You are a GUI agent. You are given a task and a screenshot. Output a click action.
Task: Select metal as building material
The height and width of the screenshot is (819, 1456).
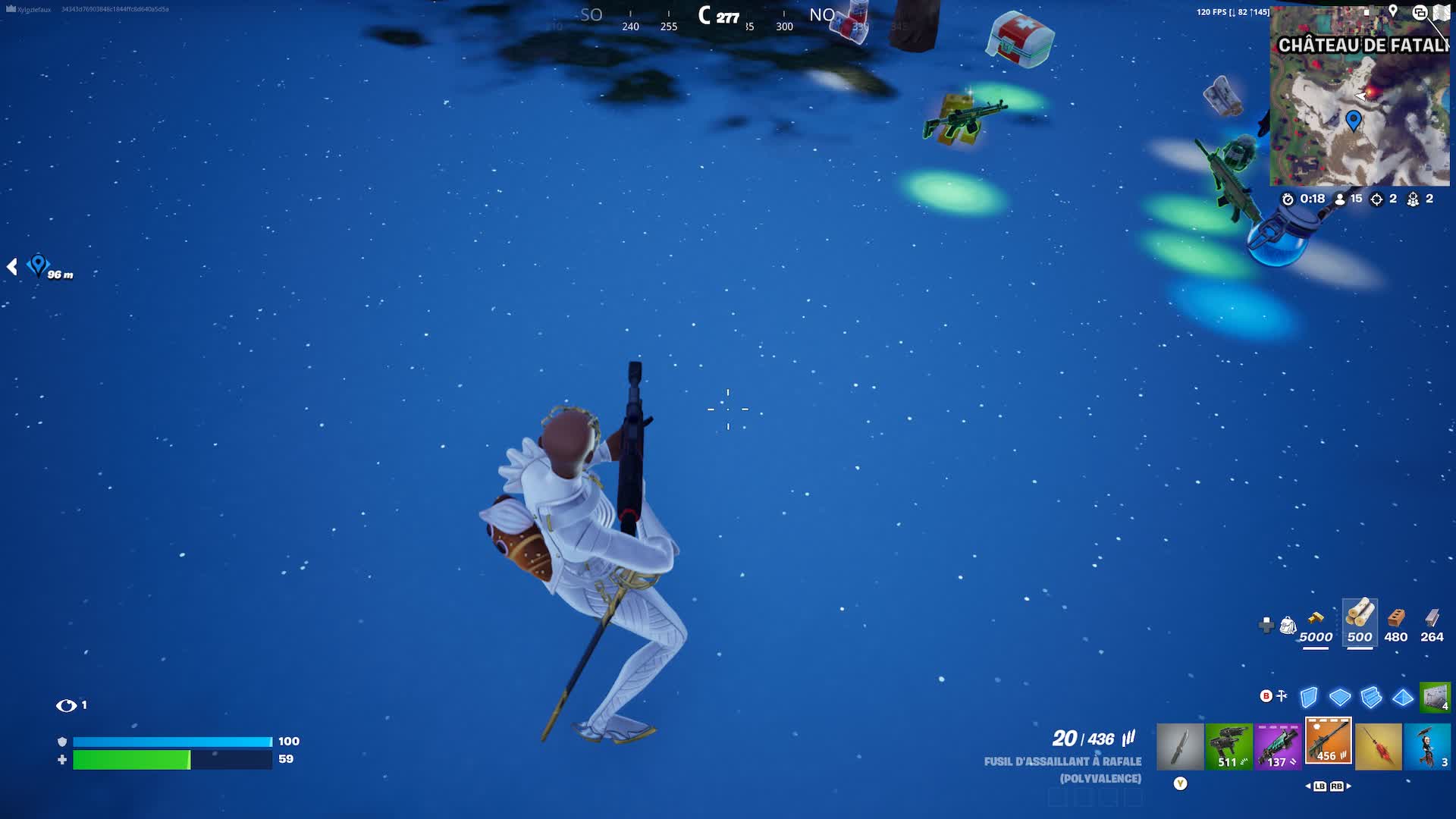coord(1432,617)
